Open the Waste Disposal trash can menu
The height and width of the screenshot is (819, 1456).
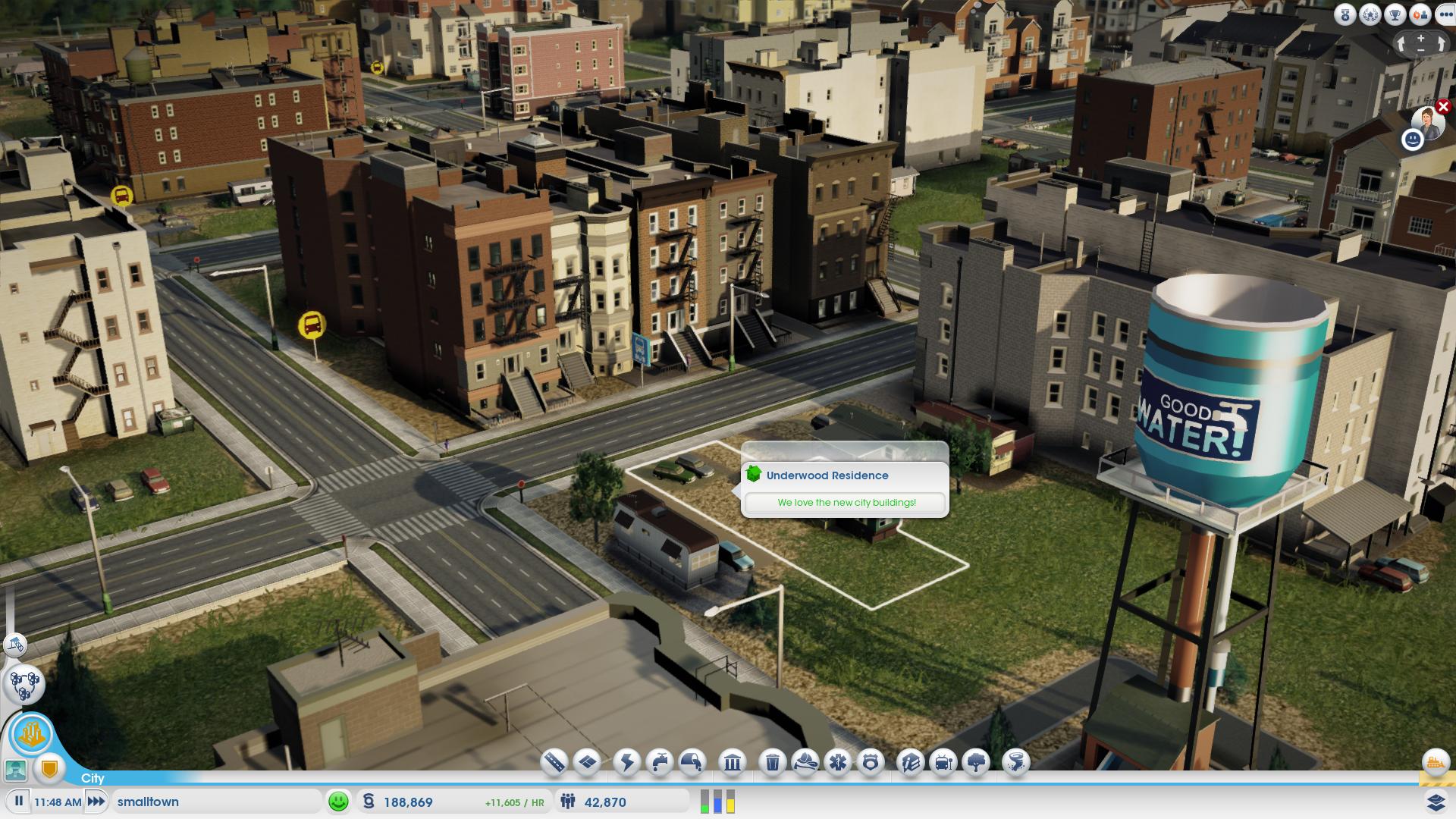(x=773, y=761)
